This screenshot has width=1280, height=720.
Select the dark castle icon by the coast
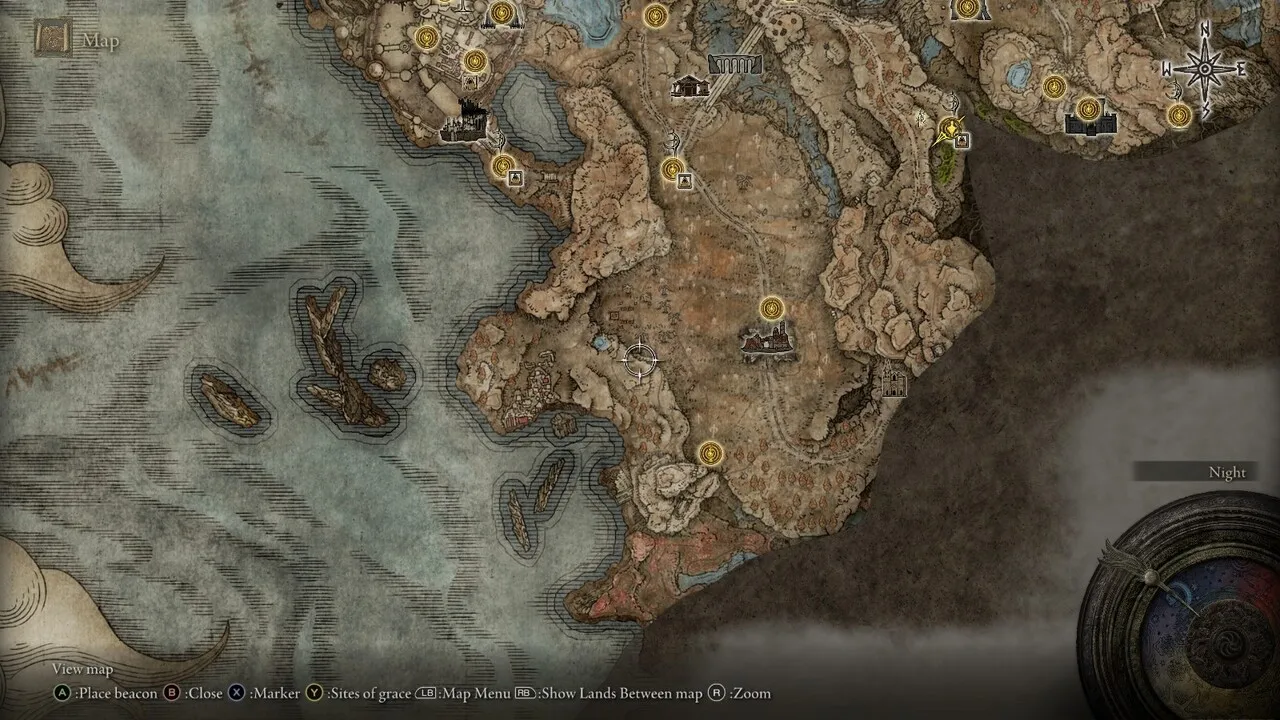coord(464,124)
